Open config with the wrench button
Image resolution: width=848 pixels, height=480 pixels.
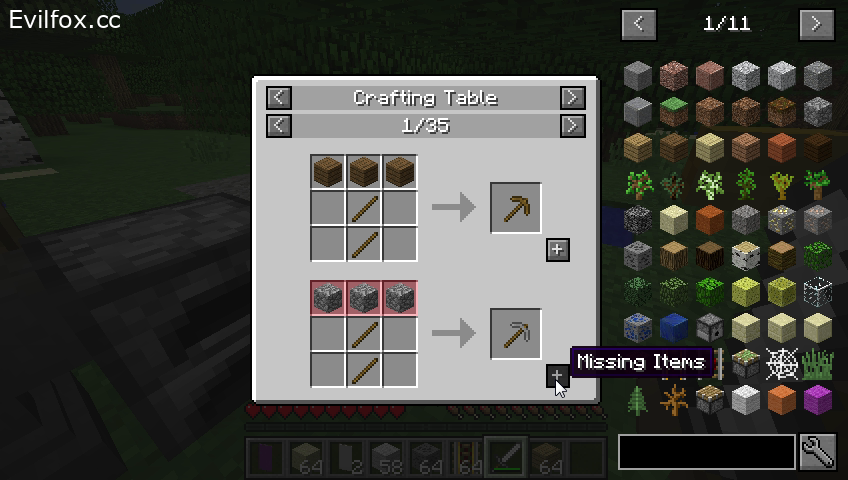[x=816, y=452]
